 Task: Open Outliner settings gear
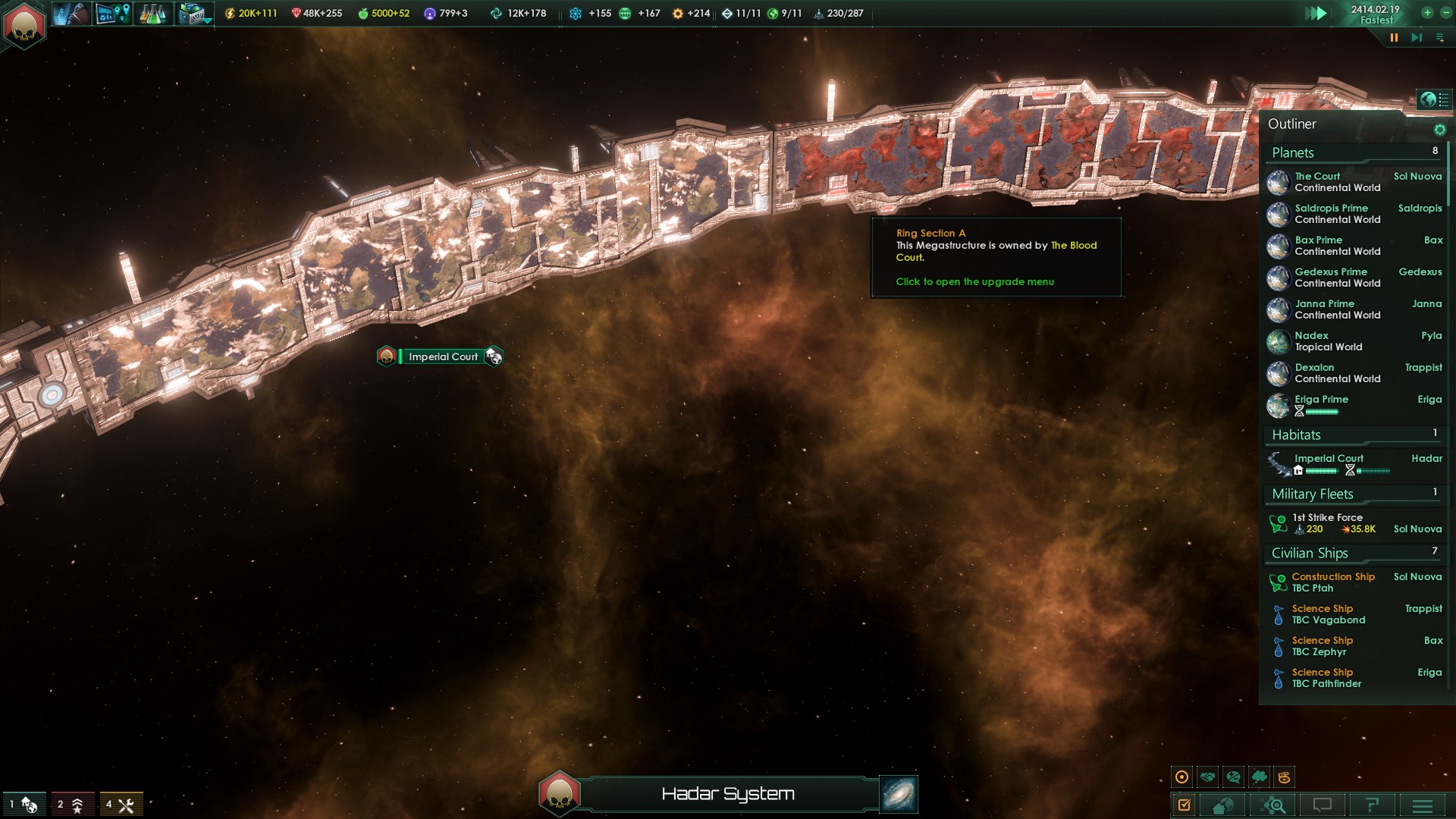[x=1439, y=130]
